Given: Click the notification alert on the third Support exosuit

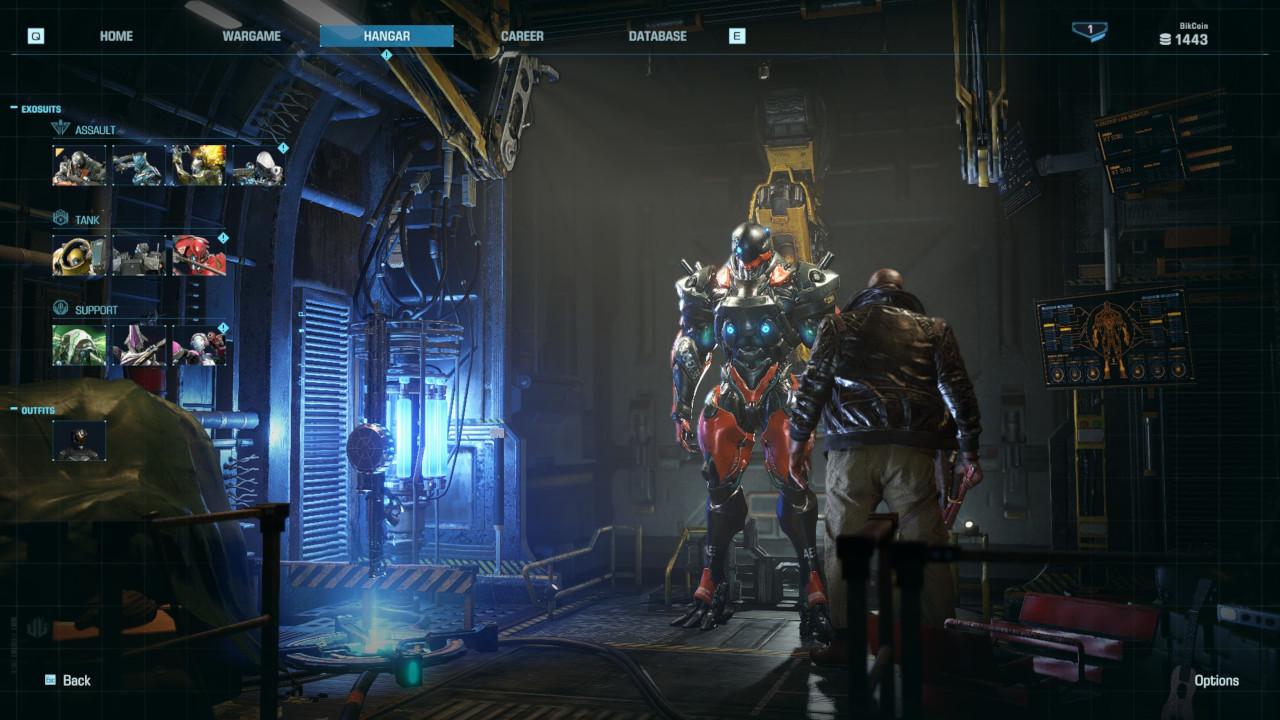Looking at the screenshot, I should [222, 326].
